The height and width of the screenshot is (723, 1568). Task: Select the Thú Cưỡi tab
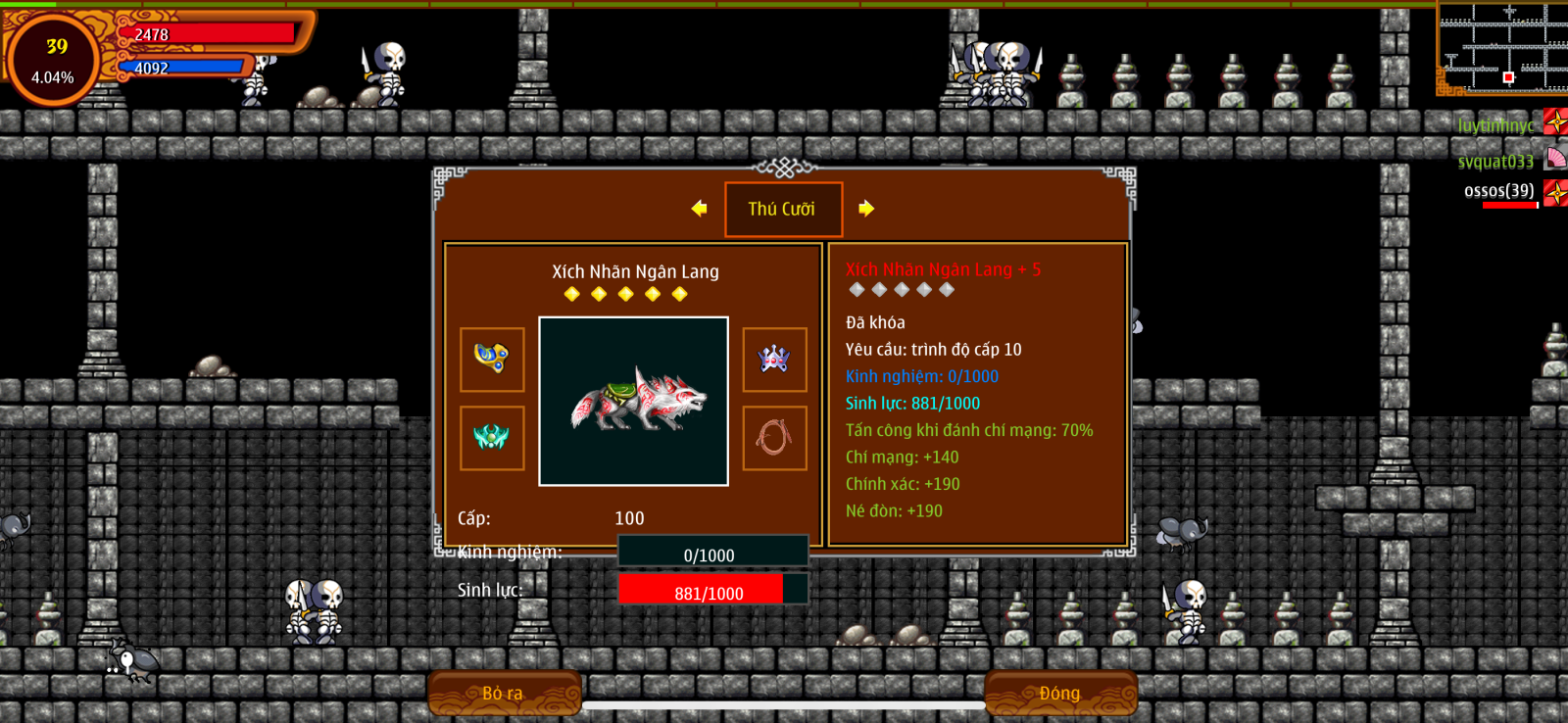(x=783, y=209)
